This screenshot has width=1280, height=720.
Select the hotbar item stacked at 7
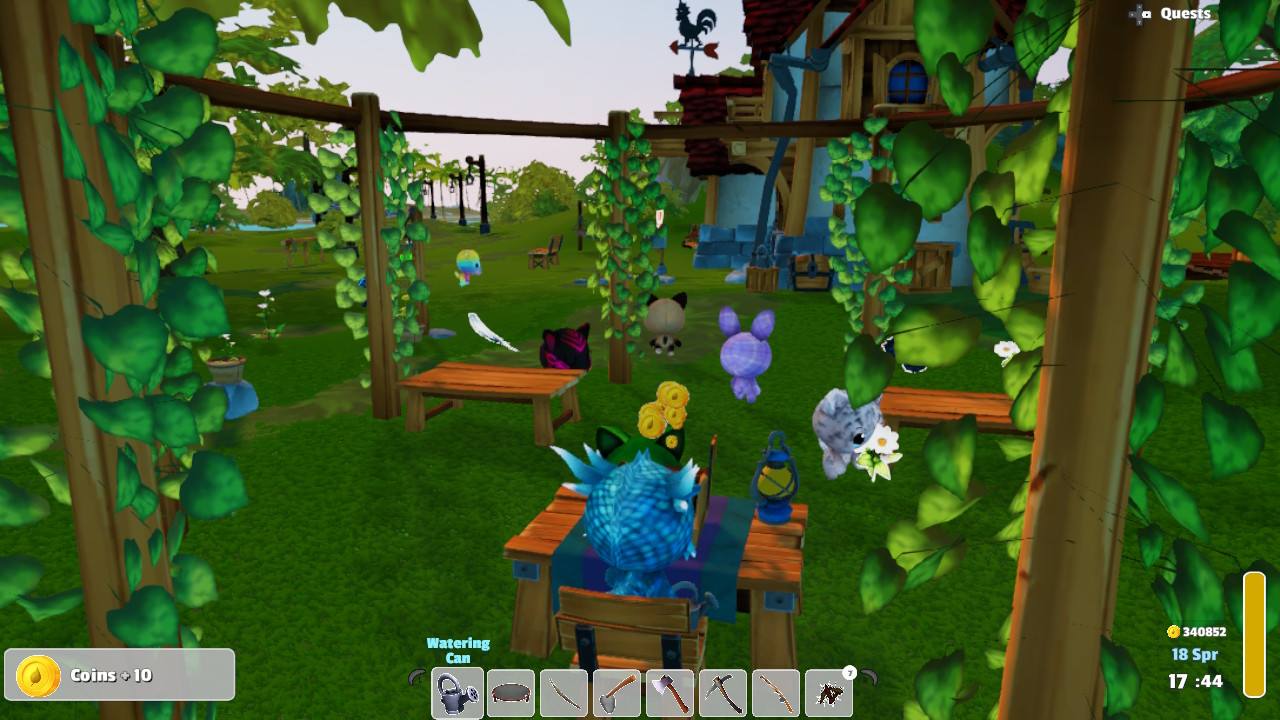pos(830,690)
